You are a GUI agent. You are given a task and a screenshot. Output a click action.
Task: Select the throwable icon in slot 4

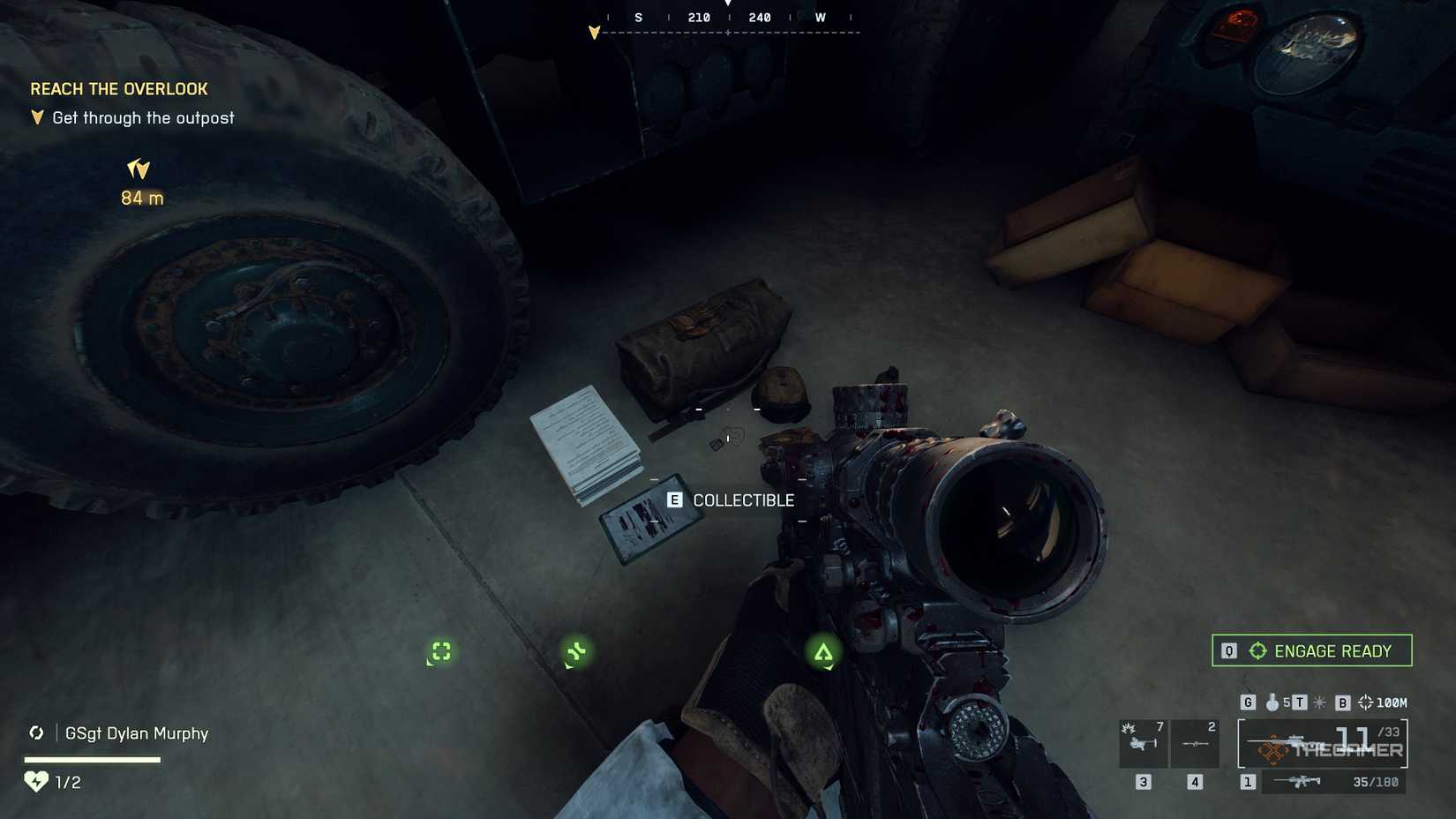pyautogui.click(x=1196, y=744)
